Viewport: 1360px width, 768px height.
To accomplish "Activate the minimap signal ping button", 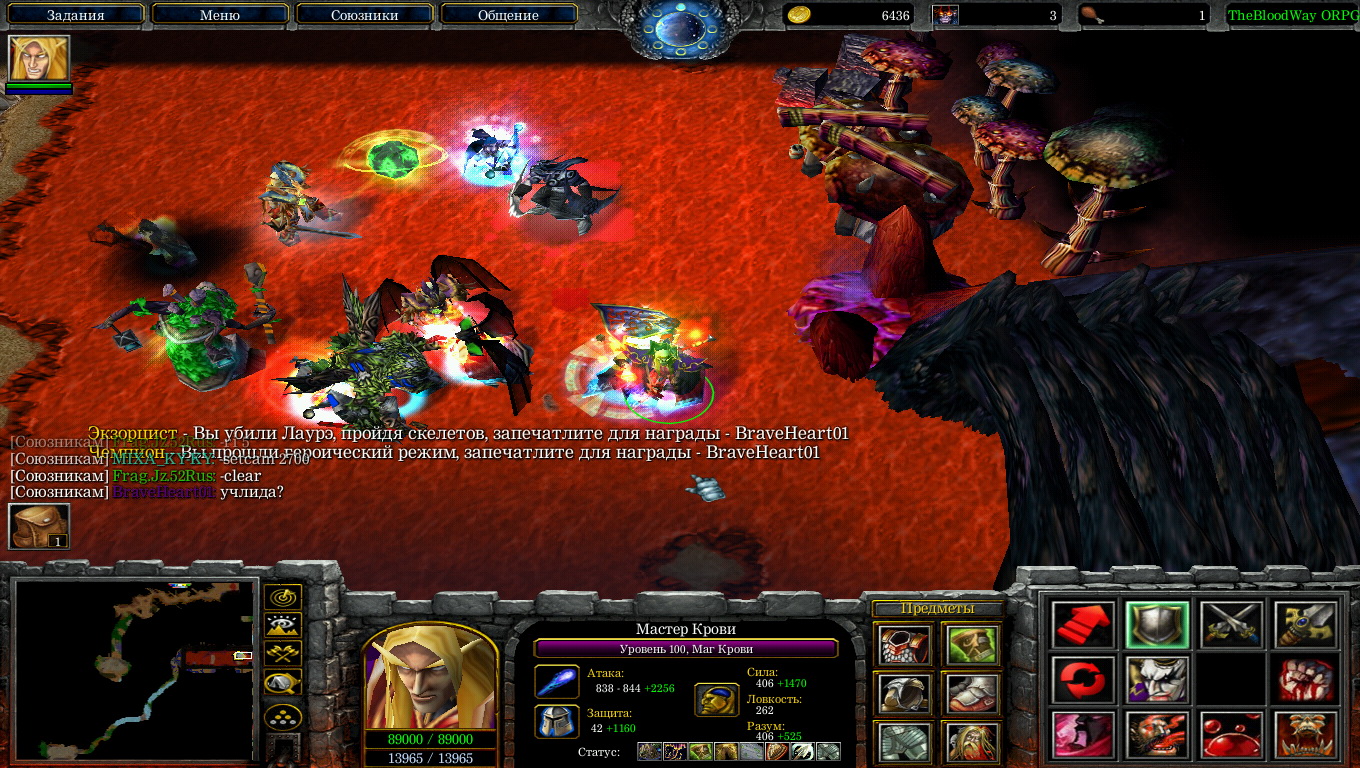I will coord(283,598).
